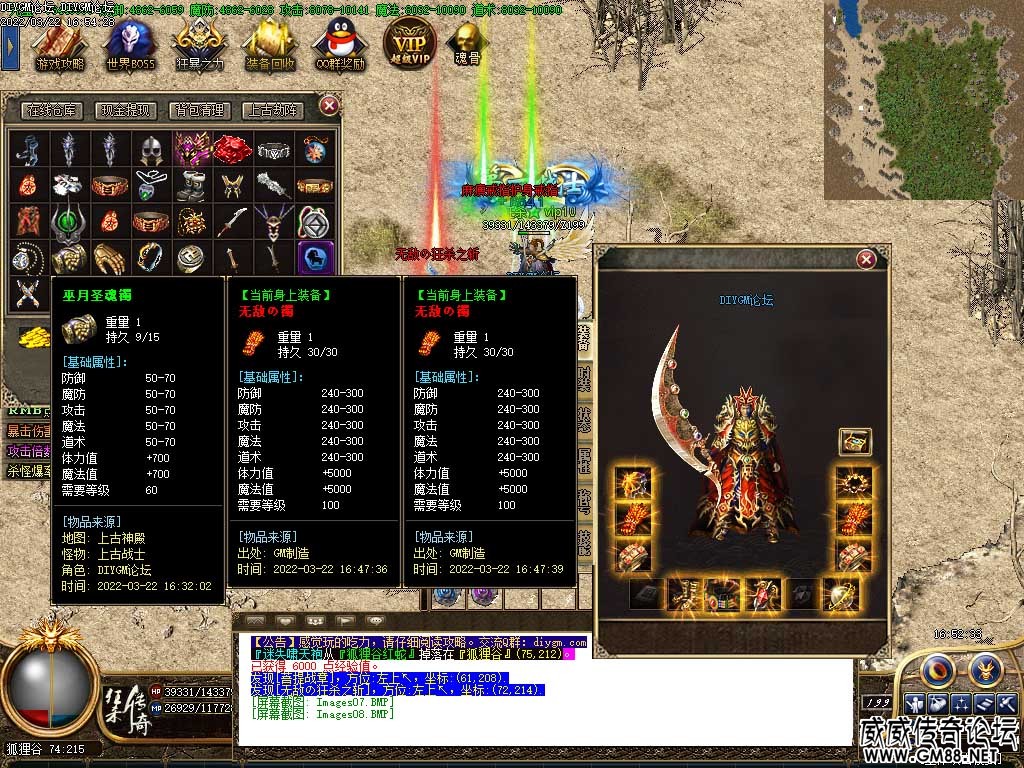The image size is (1024, 768).
Task: Open the 游戏攻略 game guide icon
Action: click(x=59, y=44)
